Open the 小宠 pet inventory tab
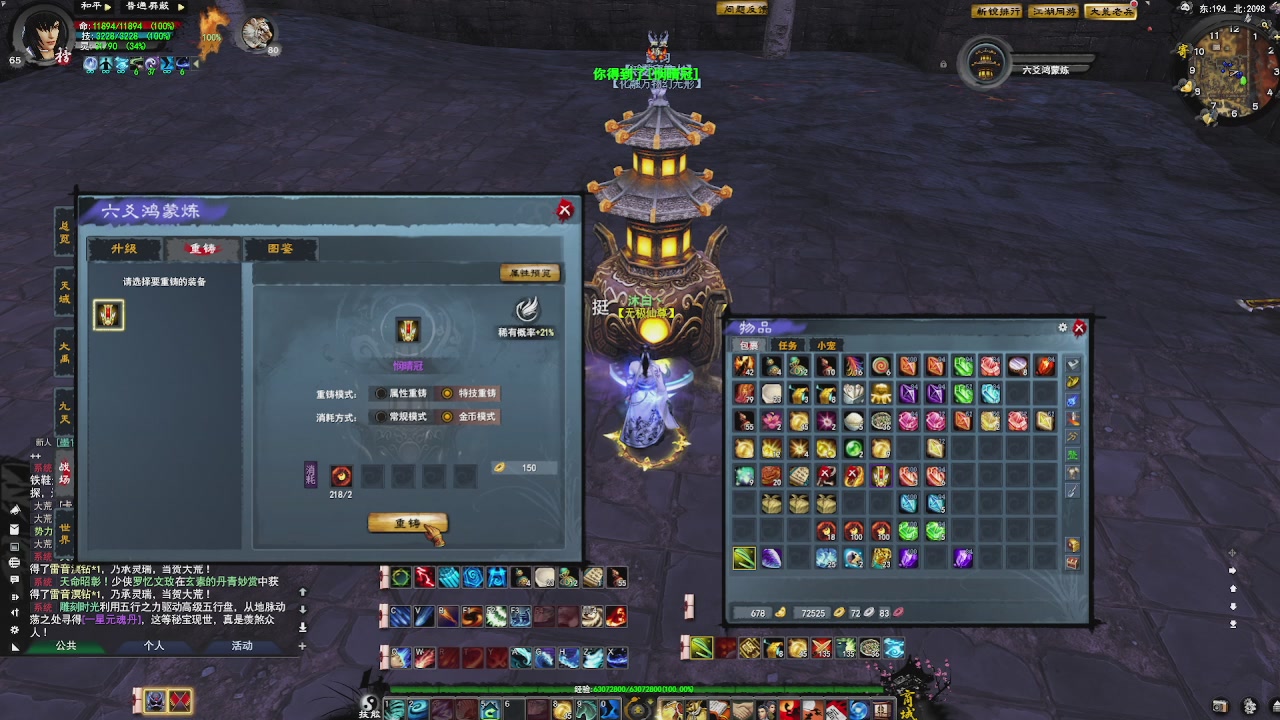 pyautogui.click(x=826, y=346)
